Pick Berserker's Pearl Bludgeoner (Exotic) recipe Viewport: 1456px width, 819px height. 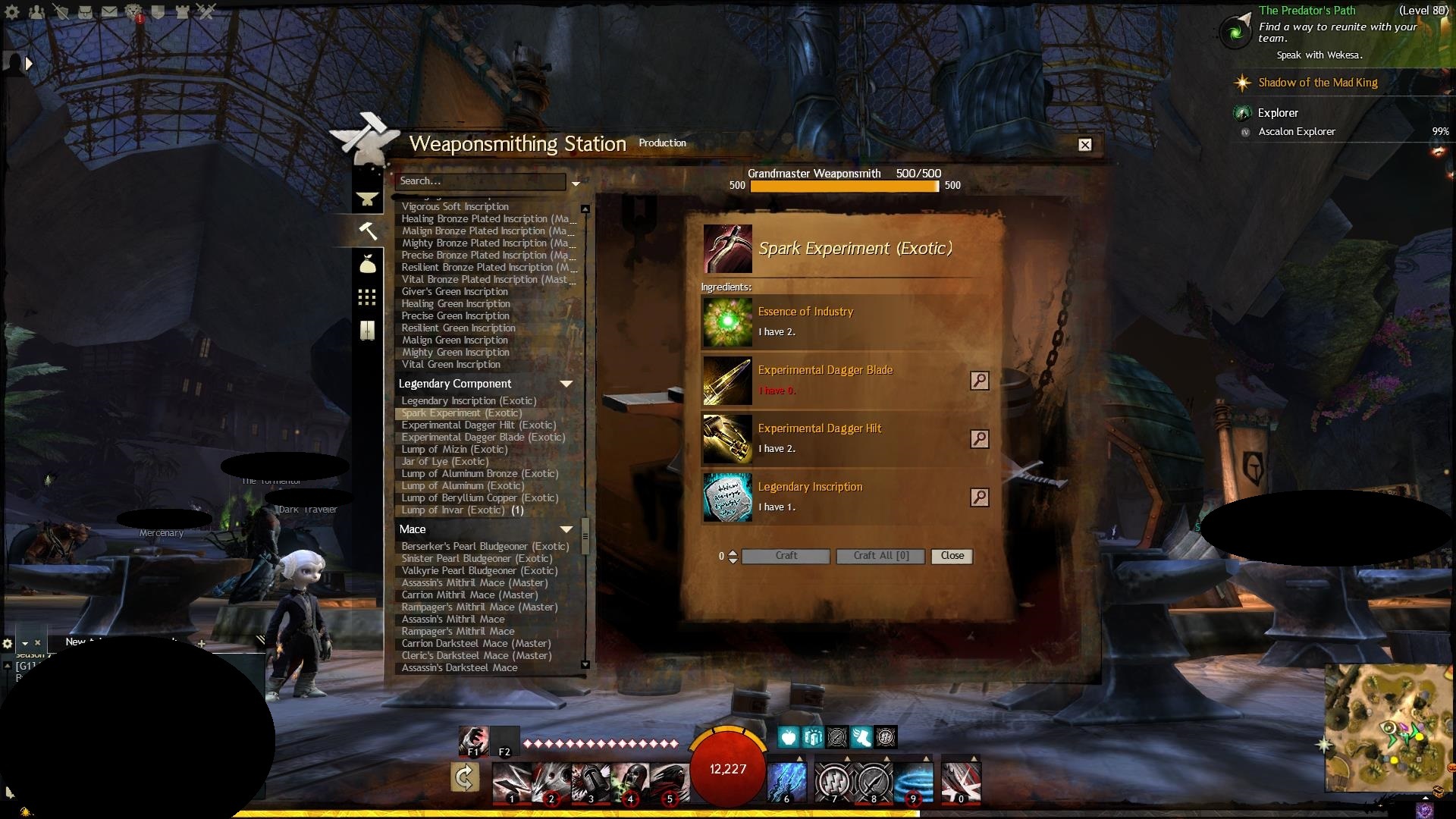[485, 547]
